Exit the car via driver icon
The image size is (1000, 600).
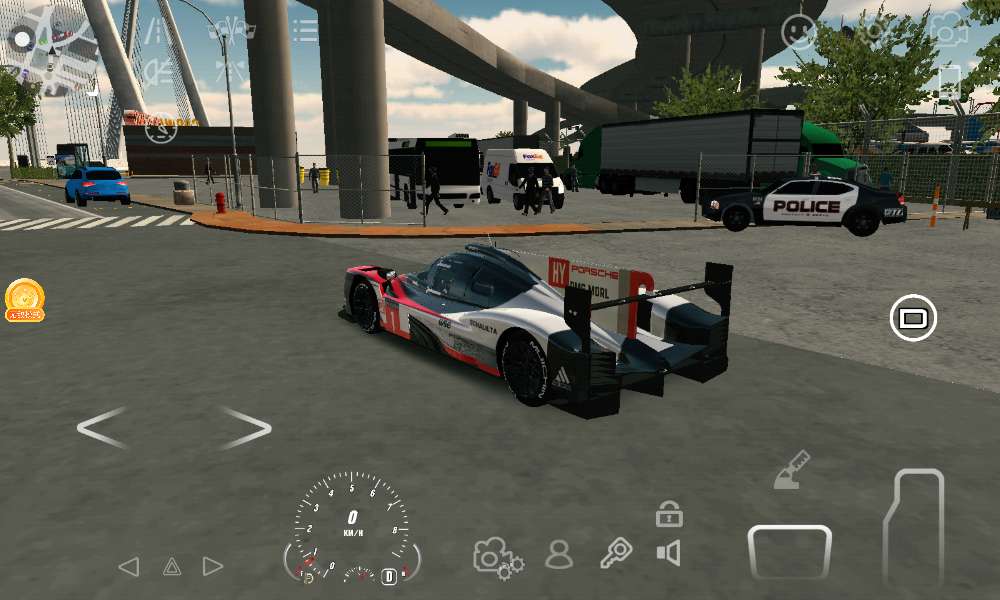pyautogui.click(x=559, y=554)
